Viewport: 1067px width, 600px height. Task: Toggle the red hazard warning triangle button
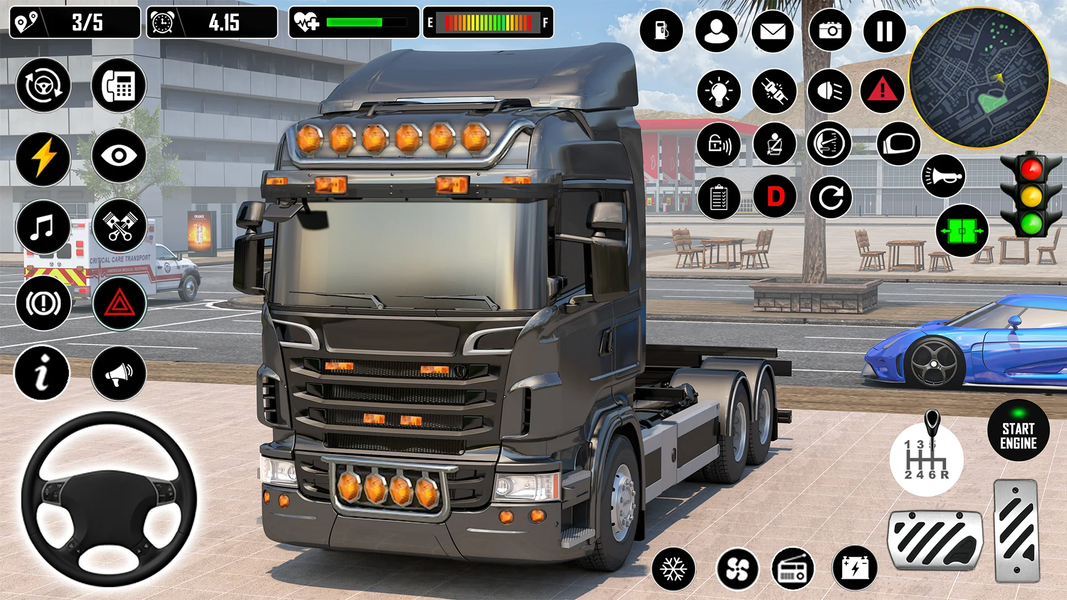(881, 90)
